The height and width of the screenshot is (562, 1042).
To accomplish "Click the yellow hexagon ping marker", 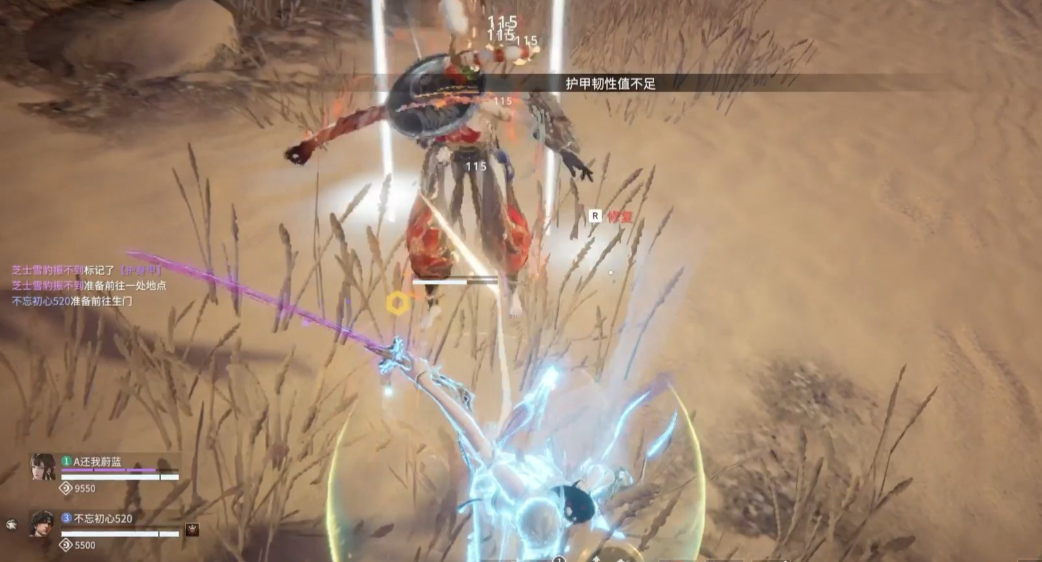I will [397, 301].
